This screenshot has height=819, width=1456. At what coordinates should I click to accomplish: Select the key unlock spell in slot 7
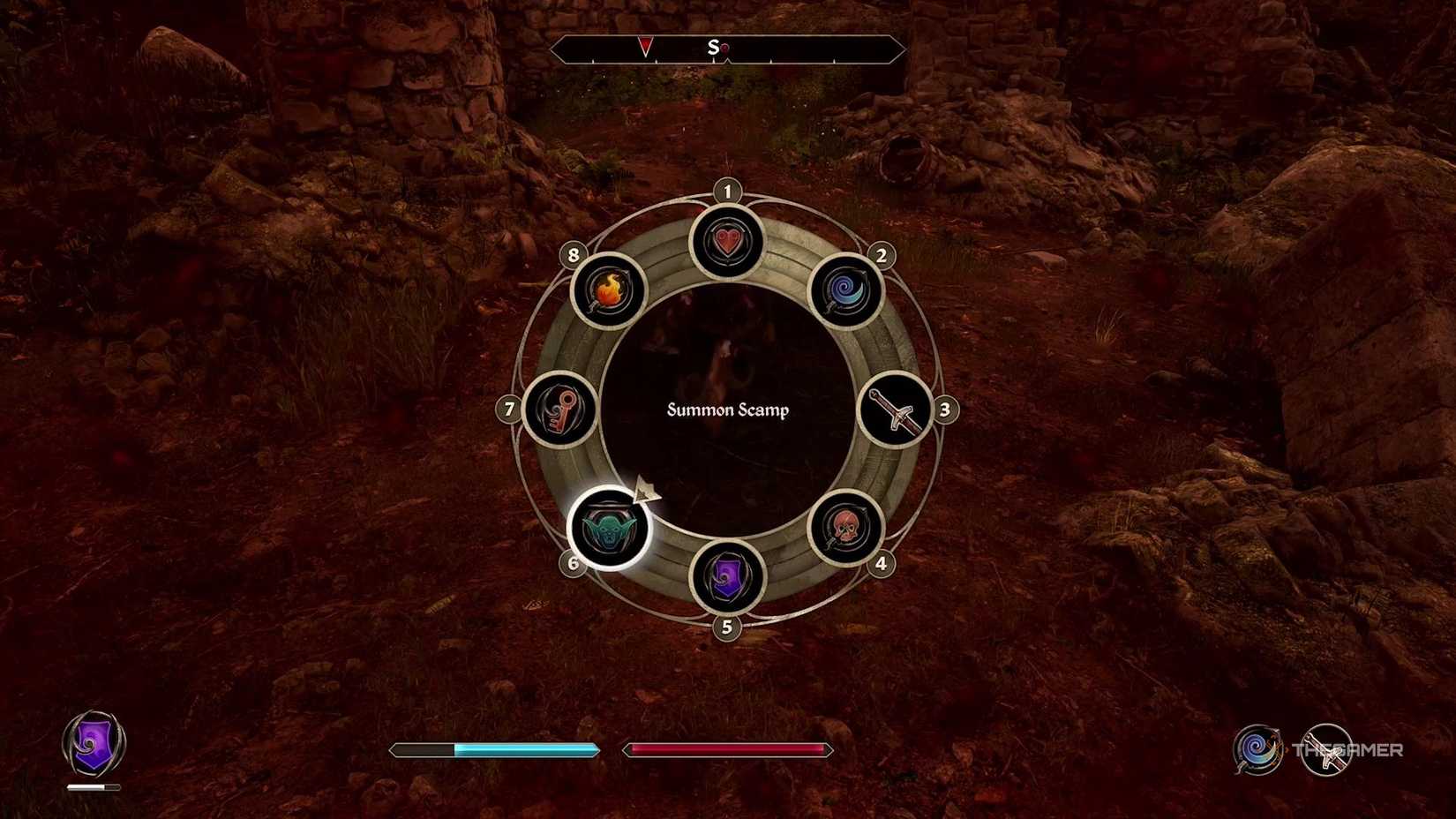[562, 409]
